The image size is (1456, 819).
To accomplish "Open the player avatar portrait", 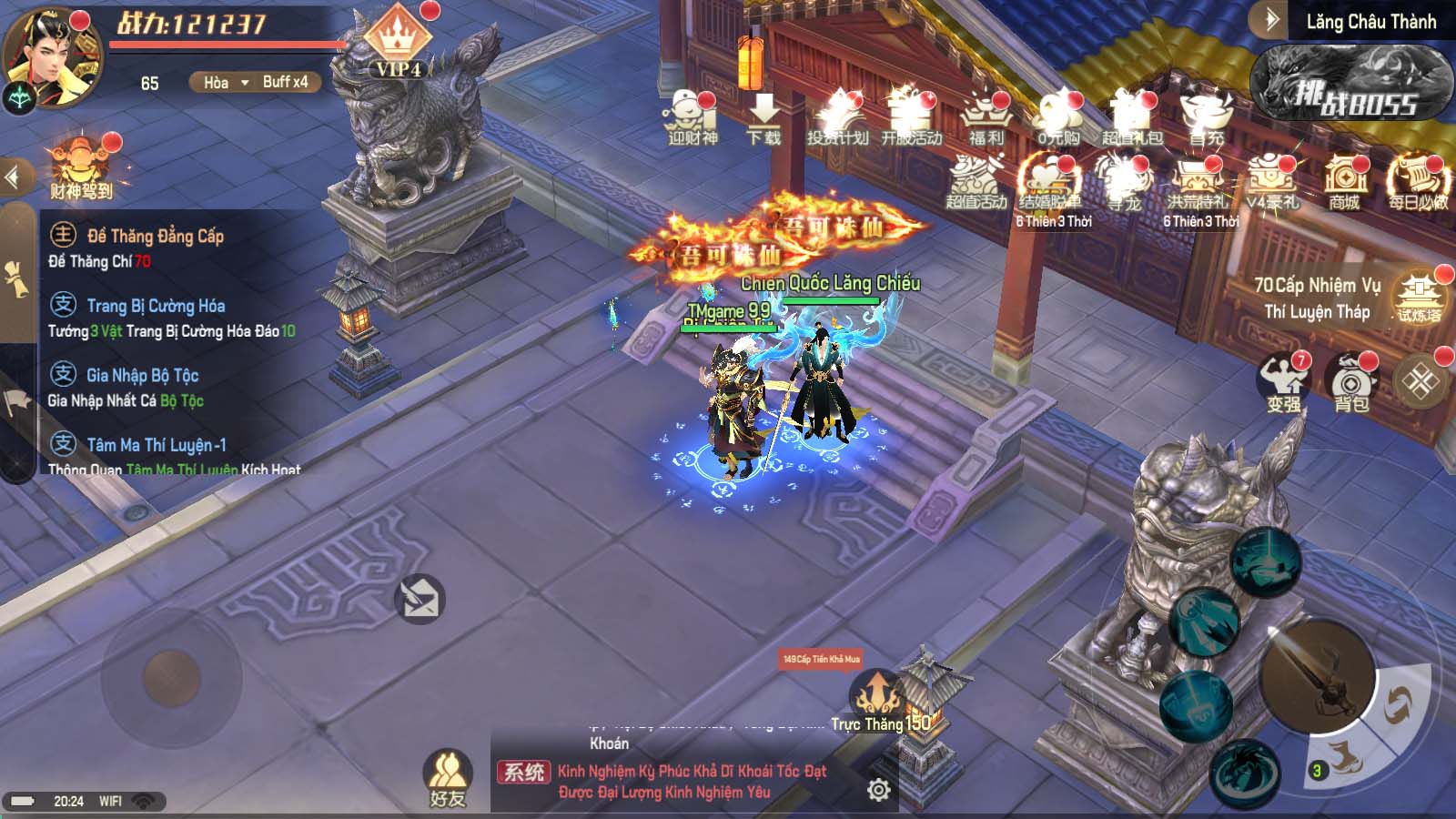I will click(x=53, y=53).
